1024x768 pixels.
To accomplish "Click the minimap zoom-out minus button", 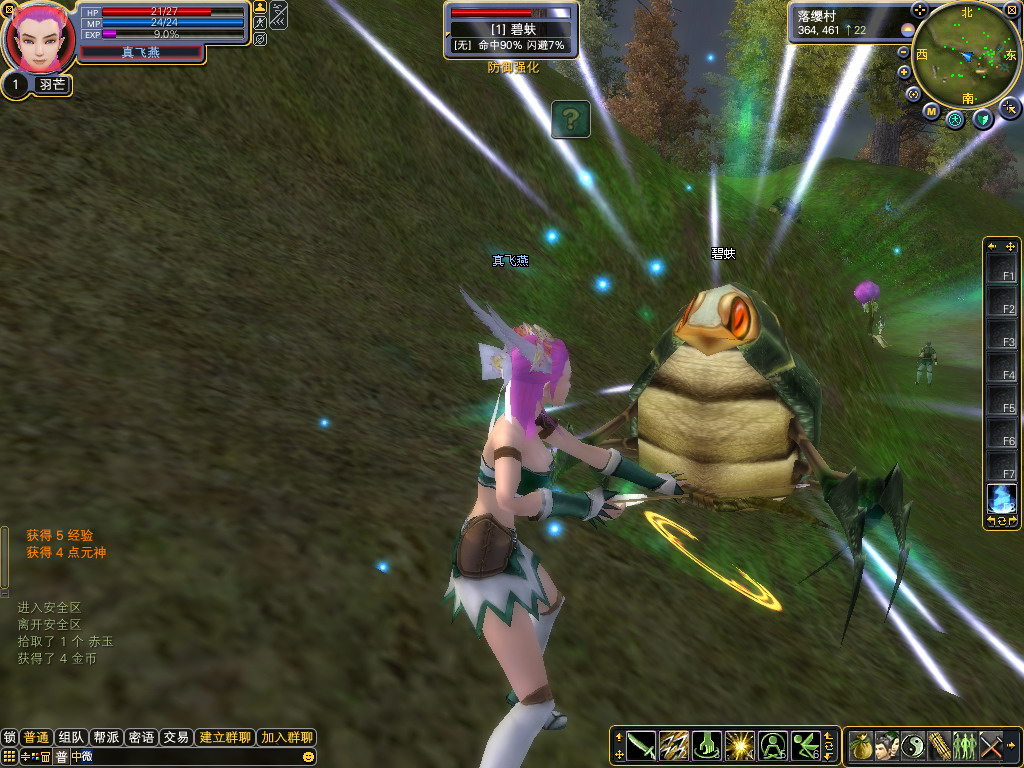I will 904,52.
